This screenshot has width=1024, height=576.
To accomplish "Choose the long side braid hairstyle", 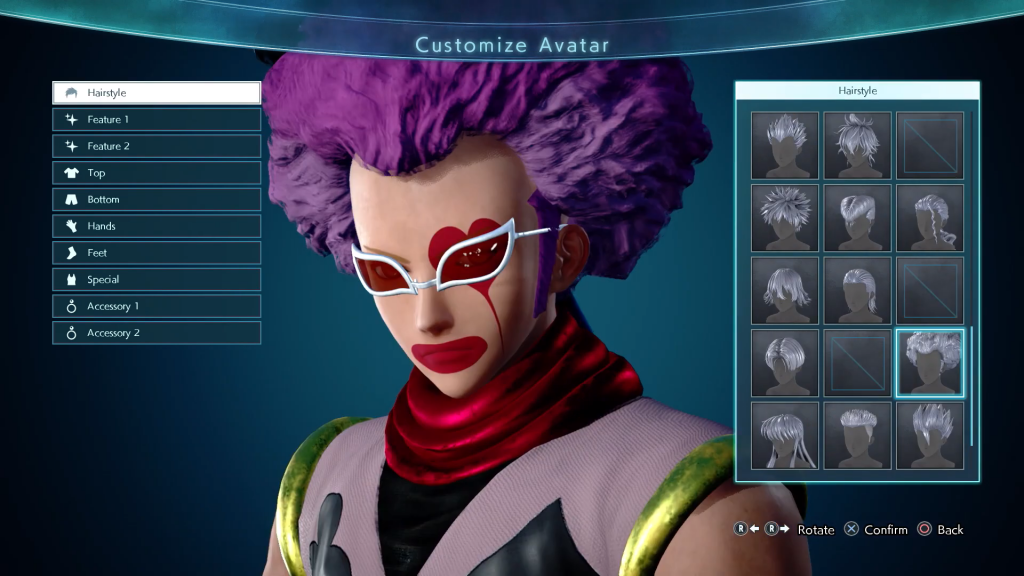I will [930, 218].
